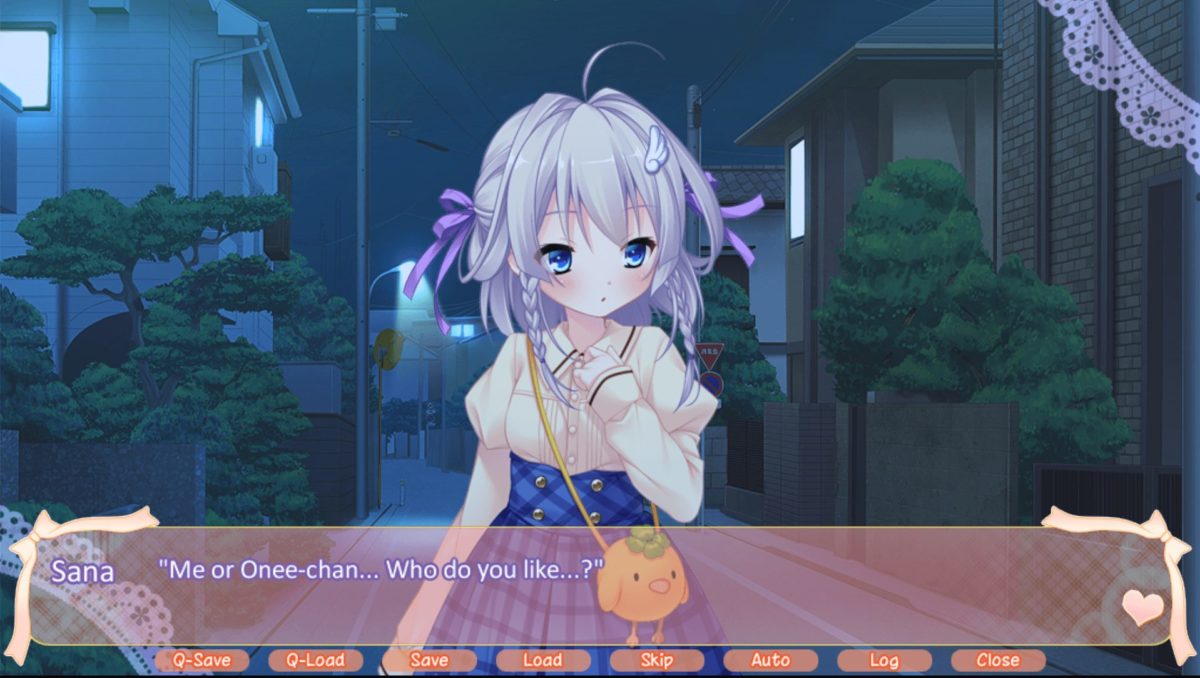Screen dimensions: 1200x678
Task: Click the Q-Save button
Action: [202, 660]
